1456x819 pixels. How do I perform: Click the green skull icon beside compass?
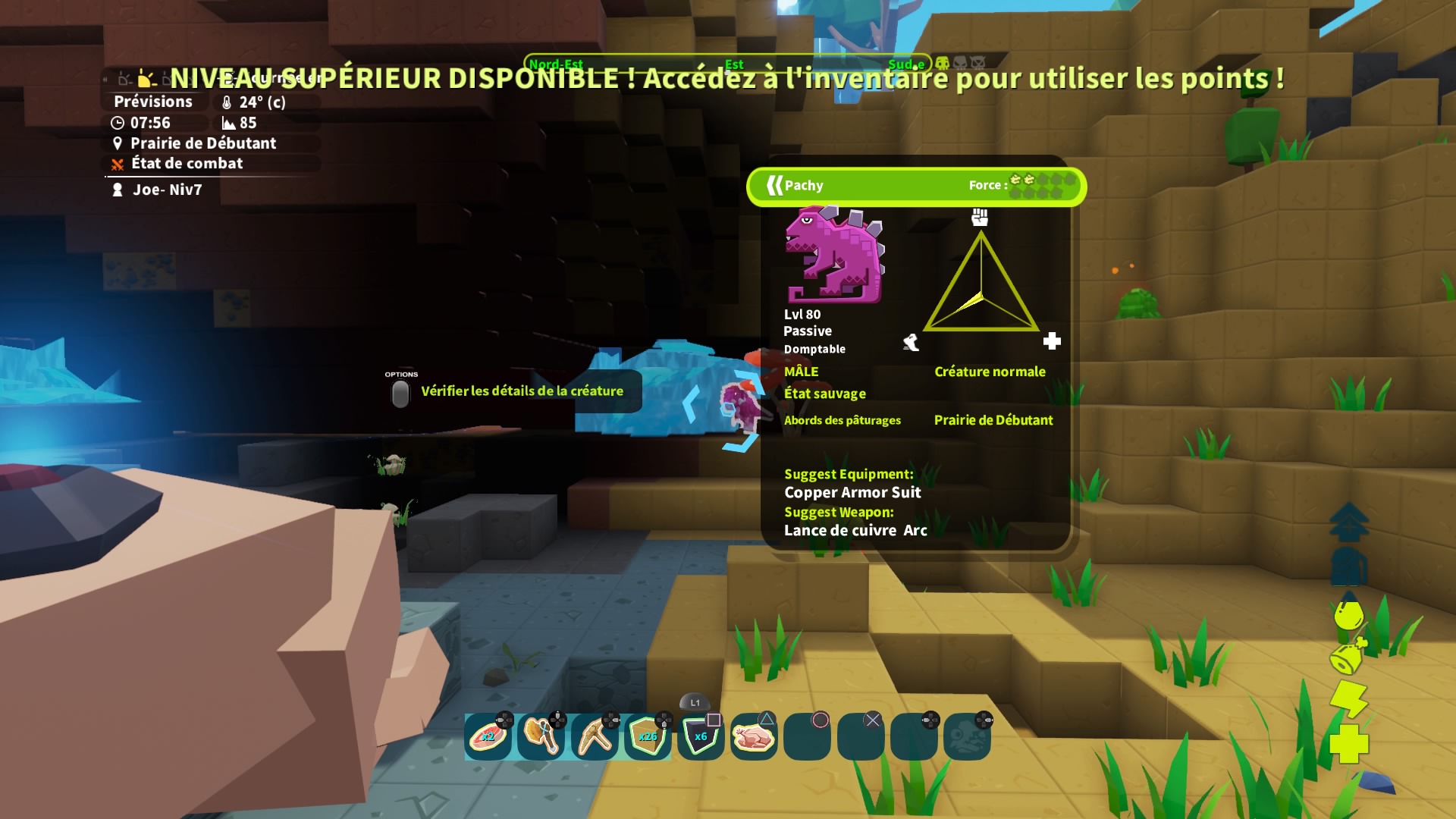click(943, 63)
